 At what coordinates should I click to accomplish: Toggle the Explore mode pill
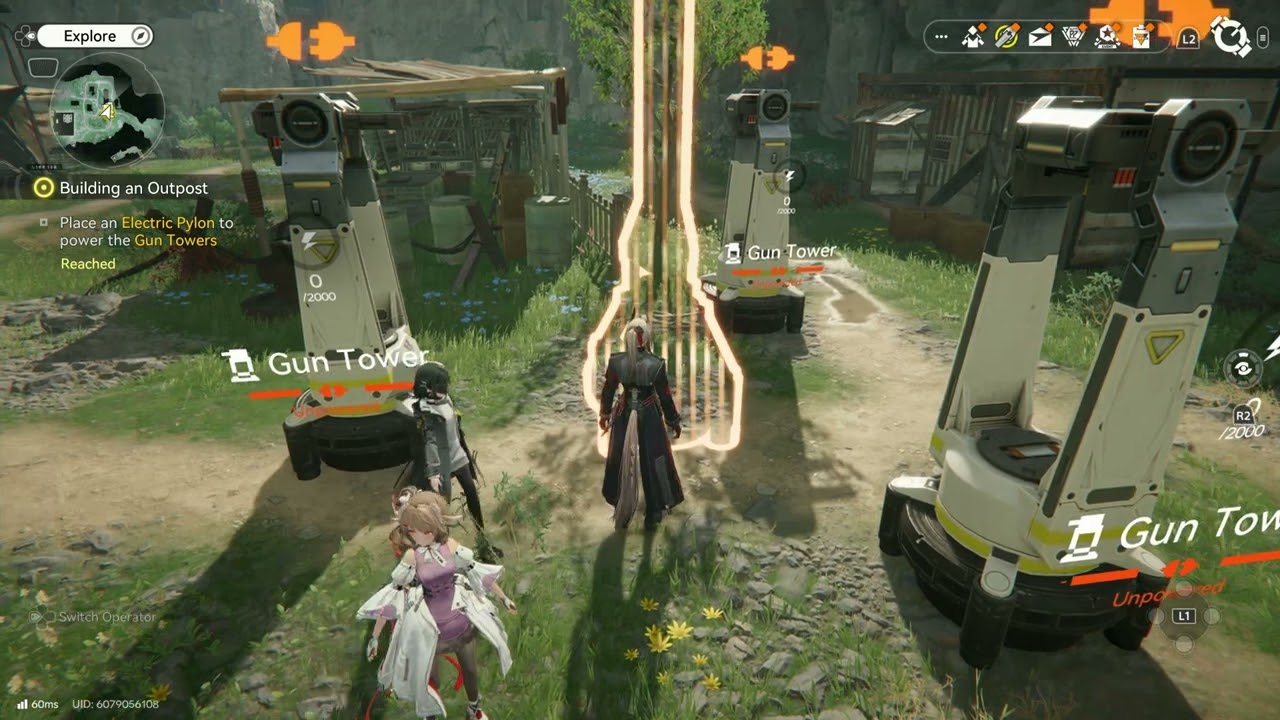[x=96, y=36]
